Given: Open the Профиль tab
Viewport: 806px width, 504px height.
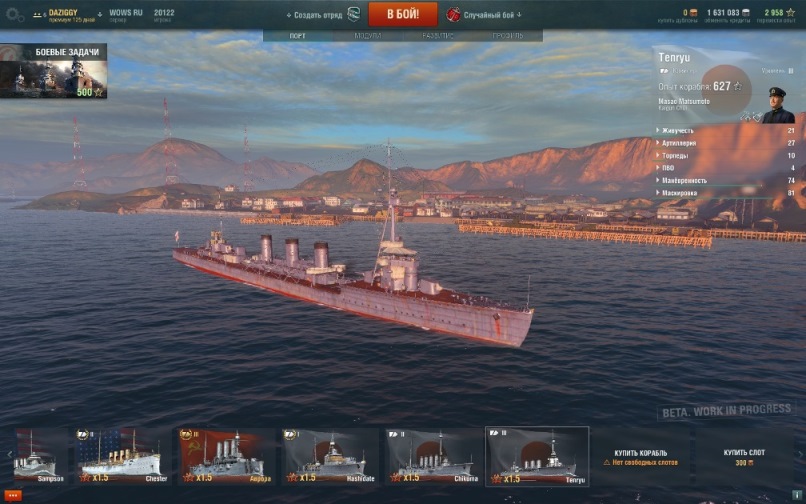Looking at the screenshot, I should coord(507,36).
